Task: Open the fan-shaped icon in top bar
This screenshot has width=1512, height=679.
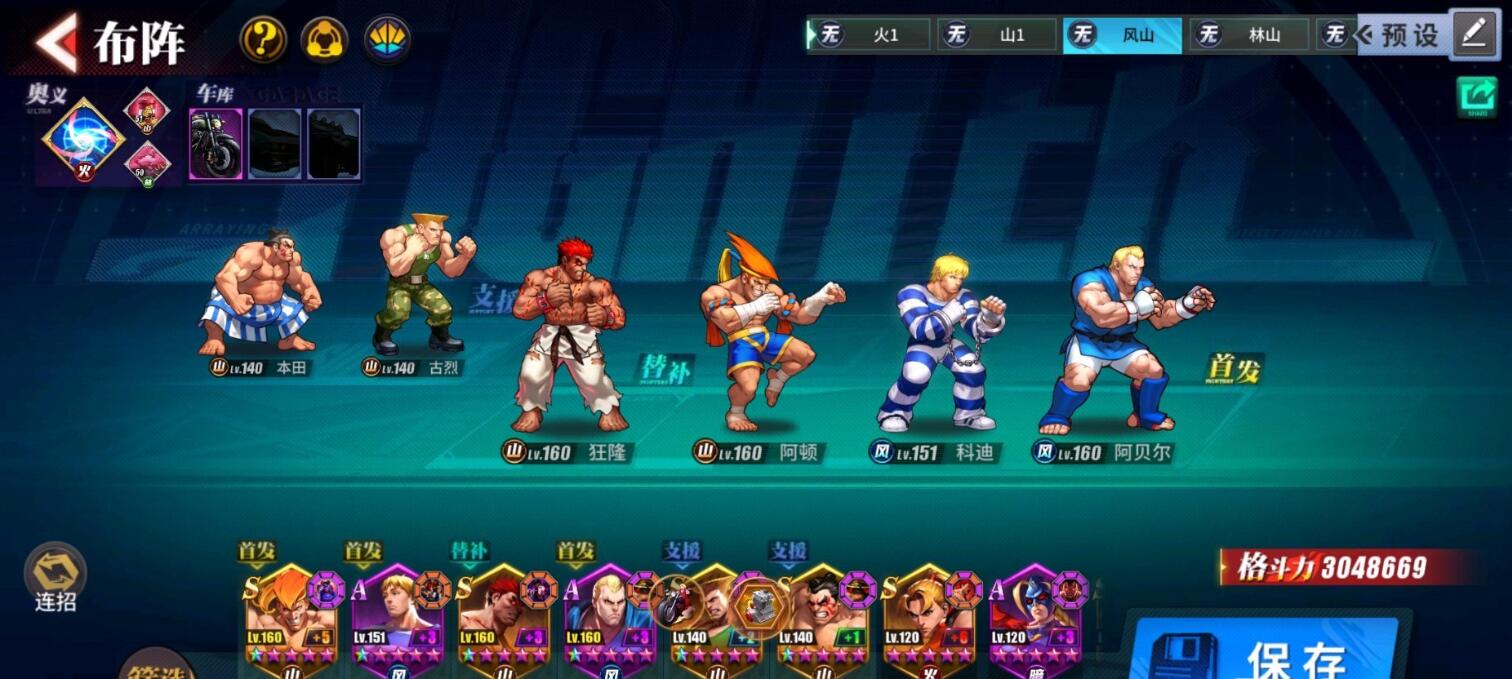Action: point(387,41)
